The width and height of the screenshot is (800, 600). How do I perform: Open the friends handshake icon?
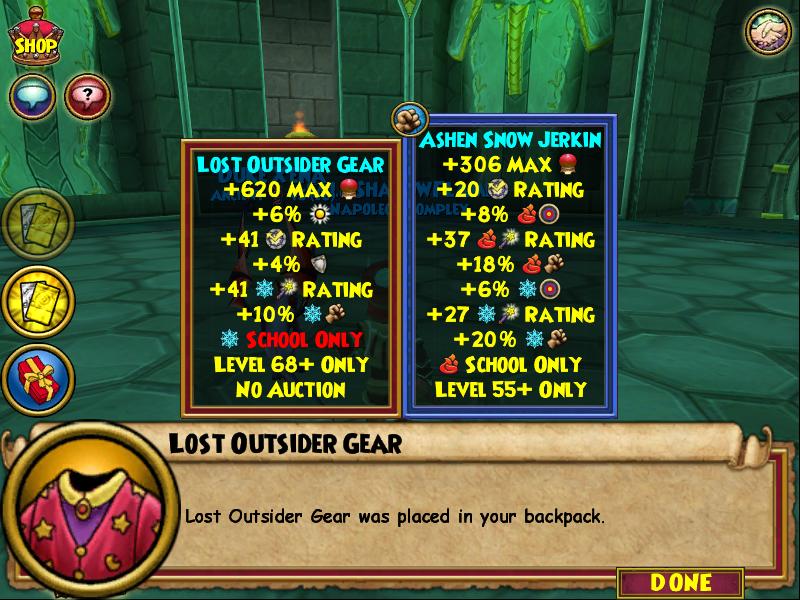tap(768, 31)
